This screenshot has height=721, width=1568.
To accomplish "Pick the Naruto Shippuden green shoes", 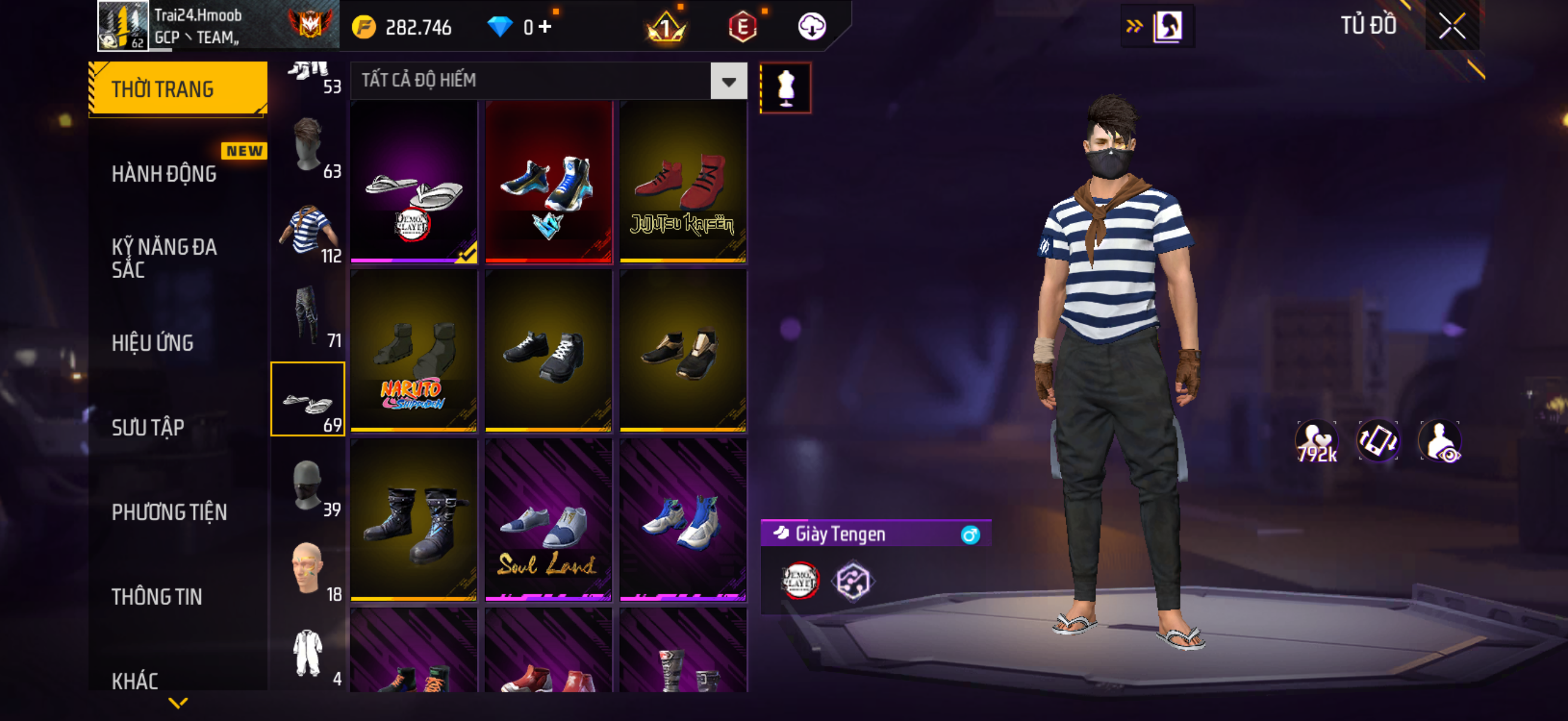I will pyautogui.click(x=414, y=350).
